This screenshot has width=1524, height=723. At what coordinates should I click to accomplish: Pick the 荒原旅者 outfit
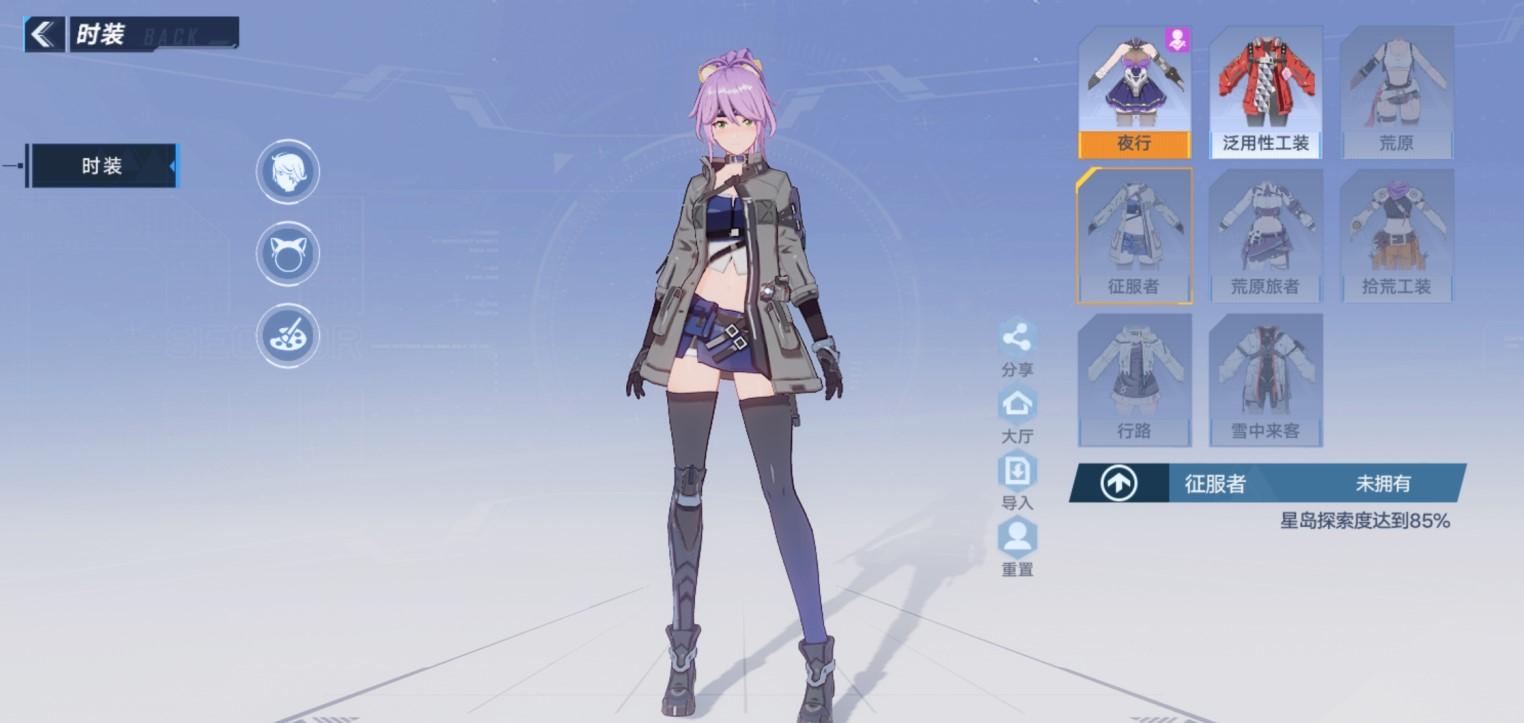point(1265,236)
